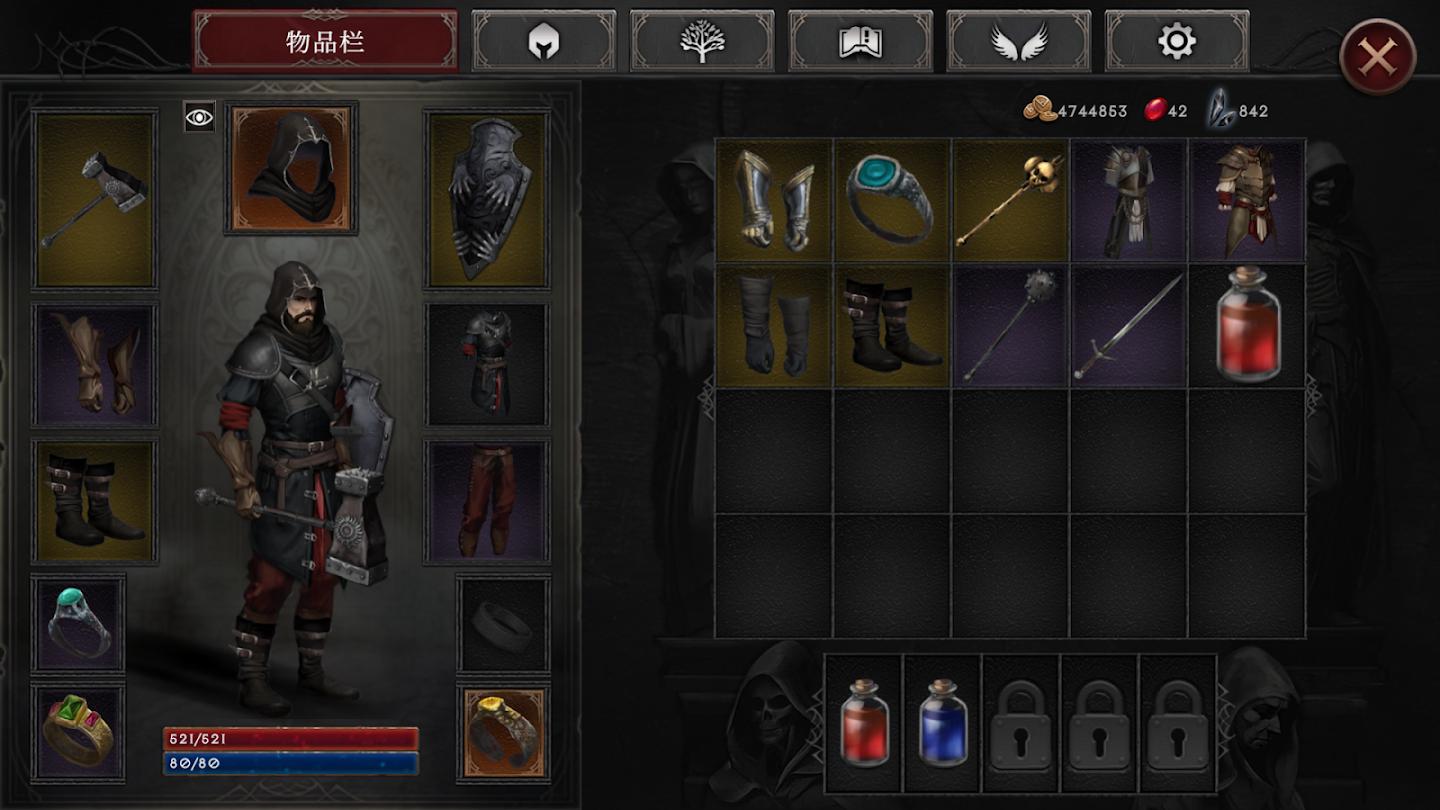
Task: Switch to the wings tab
Action: [1018, 42]
